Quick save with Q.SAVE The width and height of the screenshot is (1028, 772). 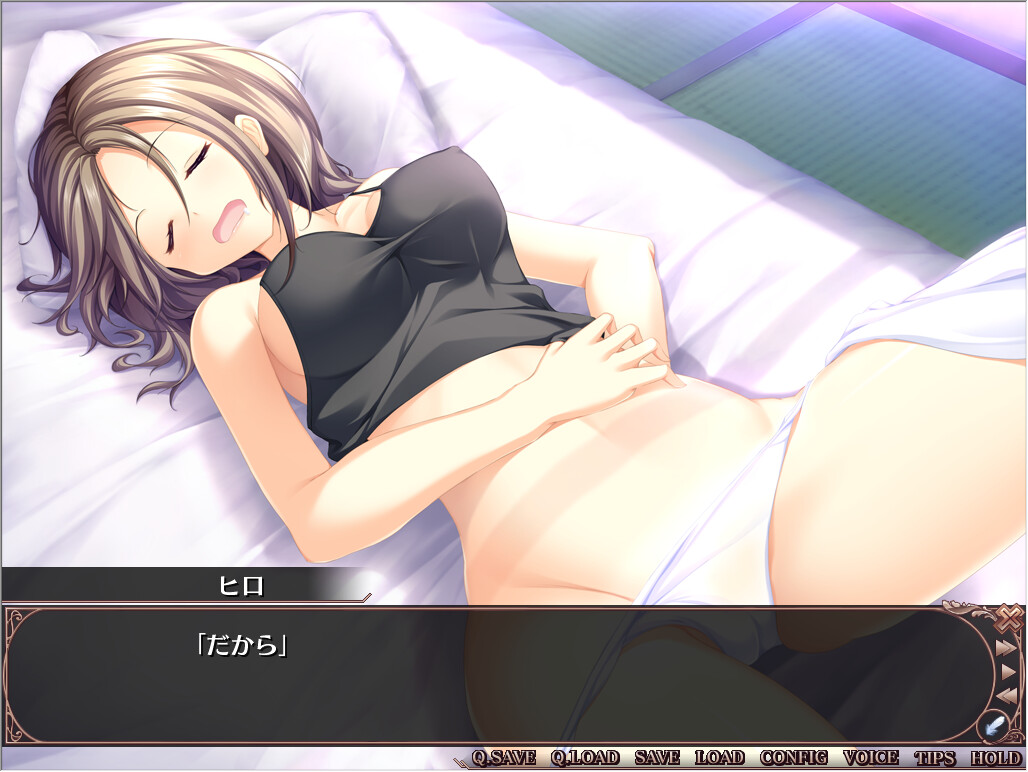point(504,758)
